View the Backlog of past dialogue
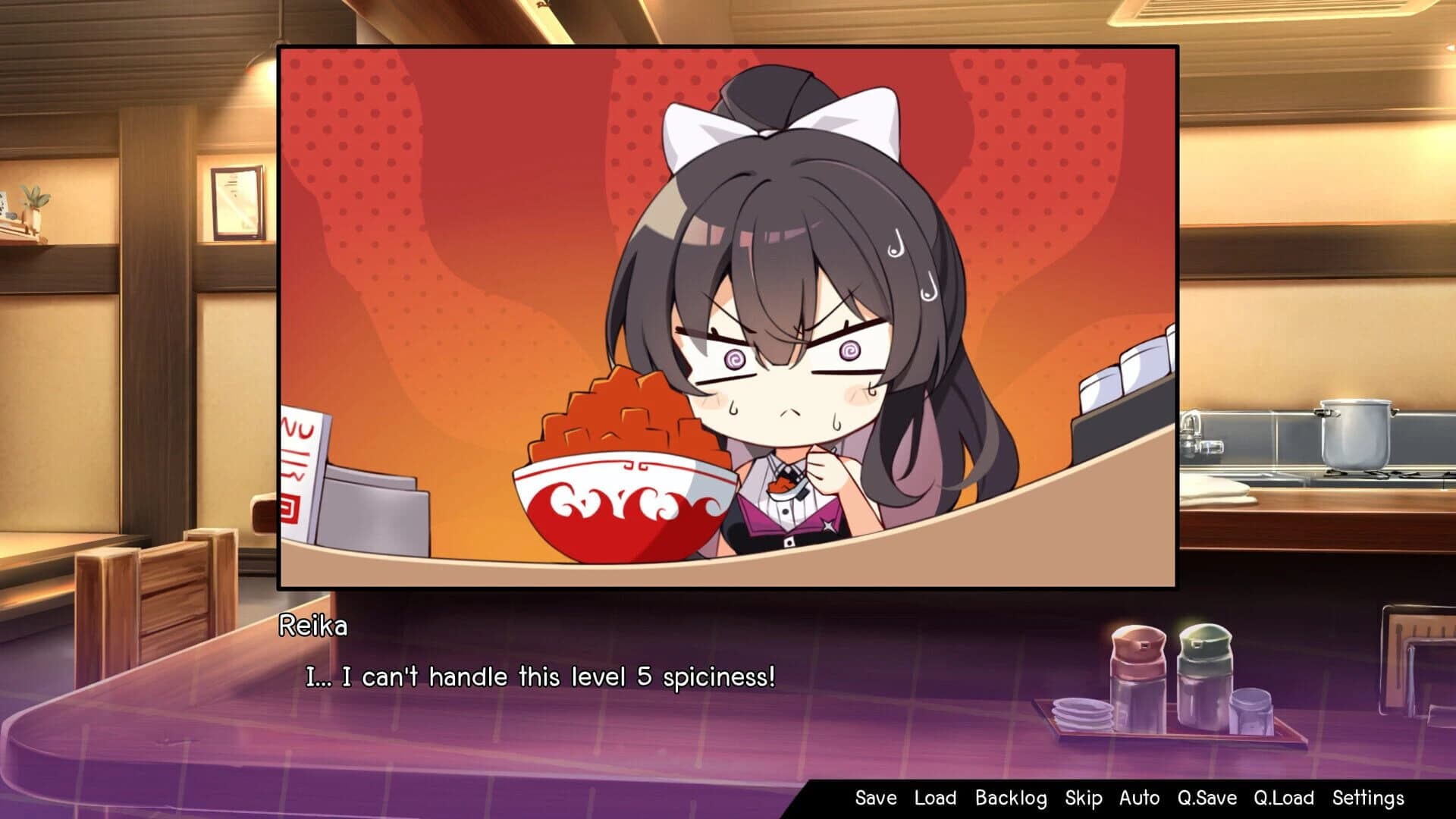Image resolution: width=1456 pixels, height=819 pixels. 1010,798
